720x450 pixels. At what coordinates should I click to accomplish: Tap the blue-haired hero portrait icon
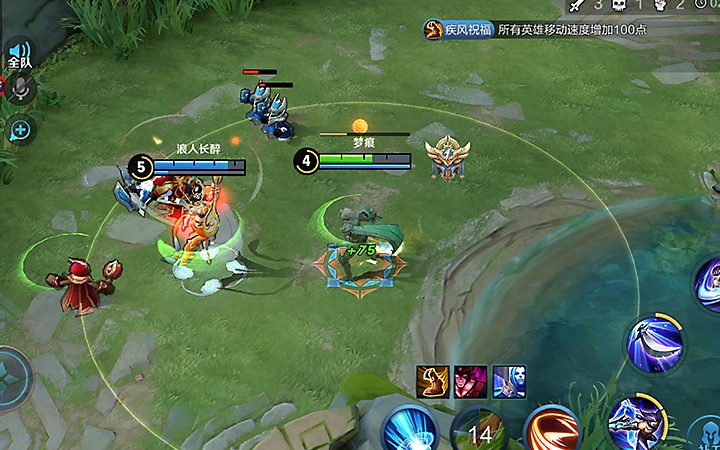point(508,381)
